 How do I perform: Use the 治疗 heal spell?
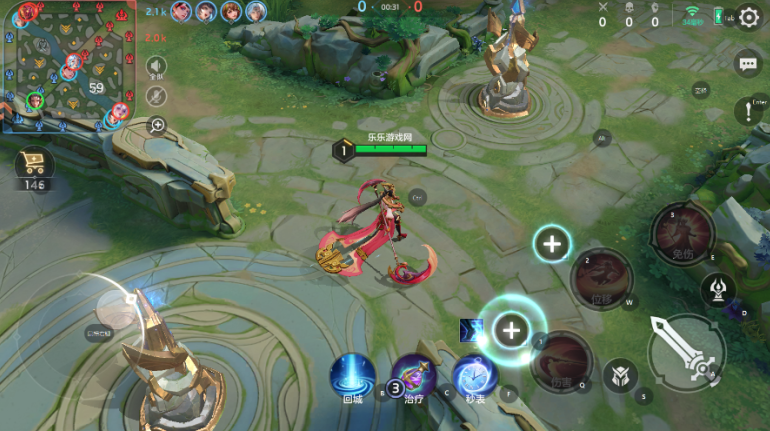pyautogui.click(x=413, y=374)
